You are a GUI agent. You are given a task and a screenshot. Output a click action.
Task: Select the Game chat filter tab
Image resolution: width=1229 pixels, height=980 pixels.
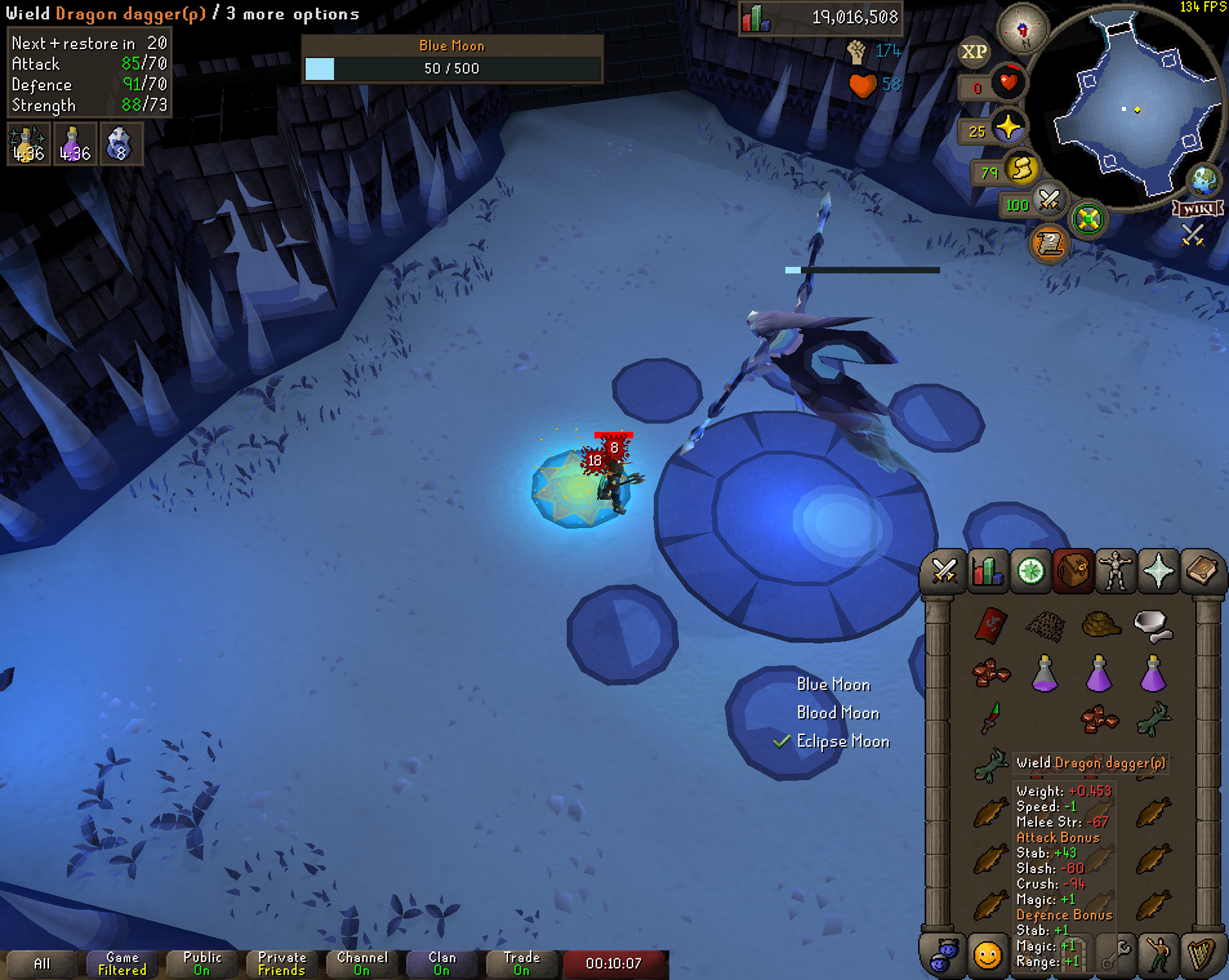click(122, 963)
